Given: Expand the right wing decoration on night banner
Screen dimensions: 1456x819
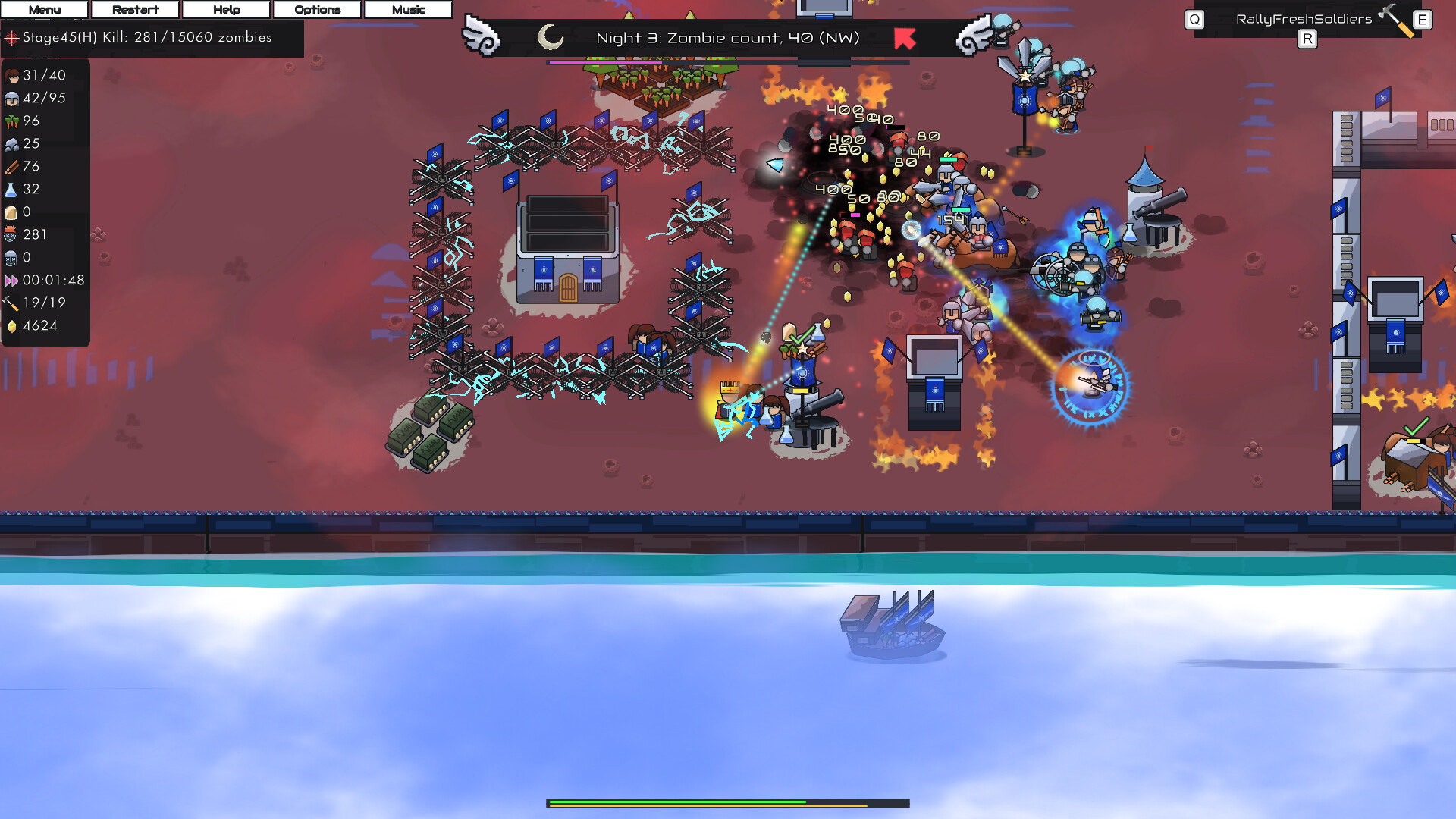Looking at the screenshot, I should point(974,36).
